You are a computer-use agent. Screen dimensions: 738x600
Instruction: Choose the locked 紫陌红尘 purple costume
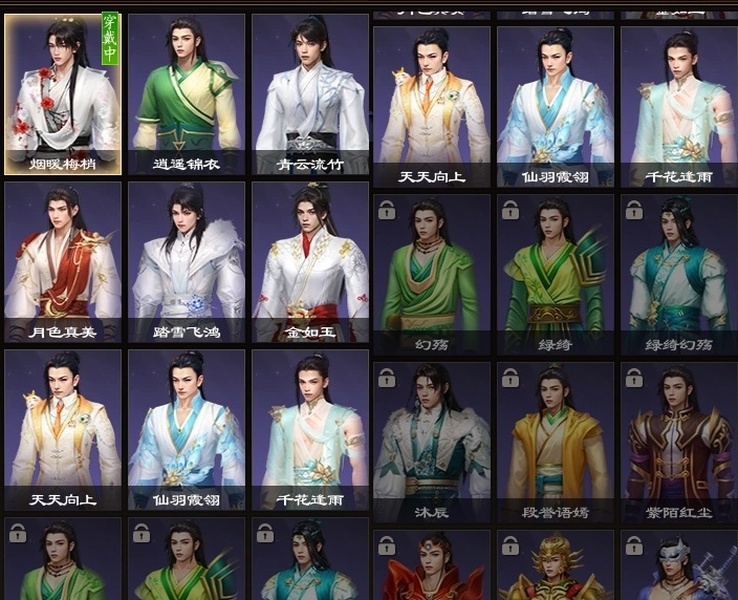click(x=678, y=442)
